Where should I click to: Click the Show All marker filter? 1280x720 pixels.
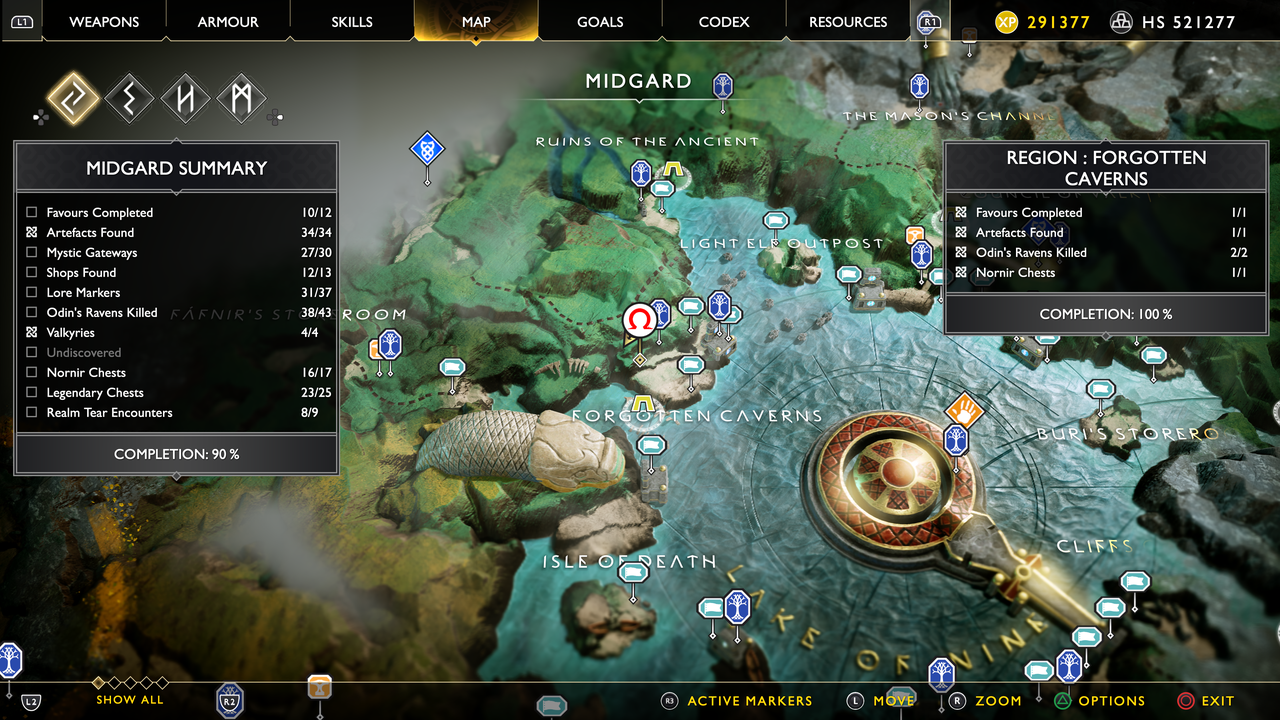coord(130,699)
